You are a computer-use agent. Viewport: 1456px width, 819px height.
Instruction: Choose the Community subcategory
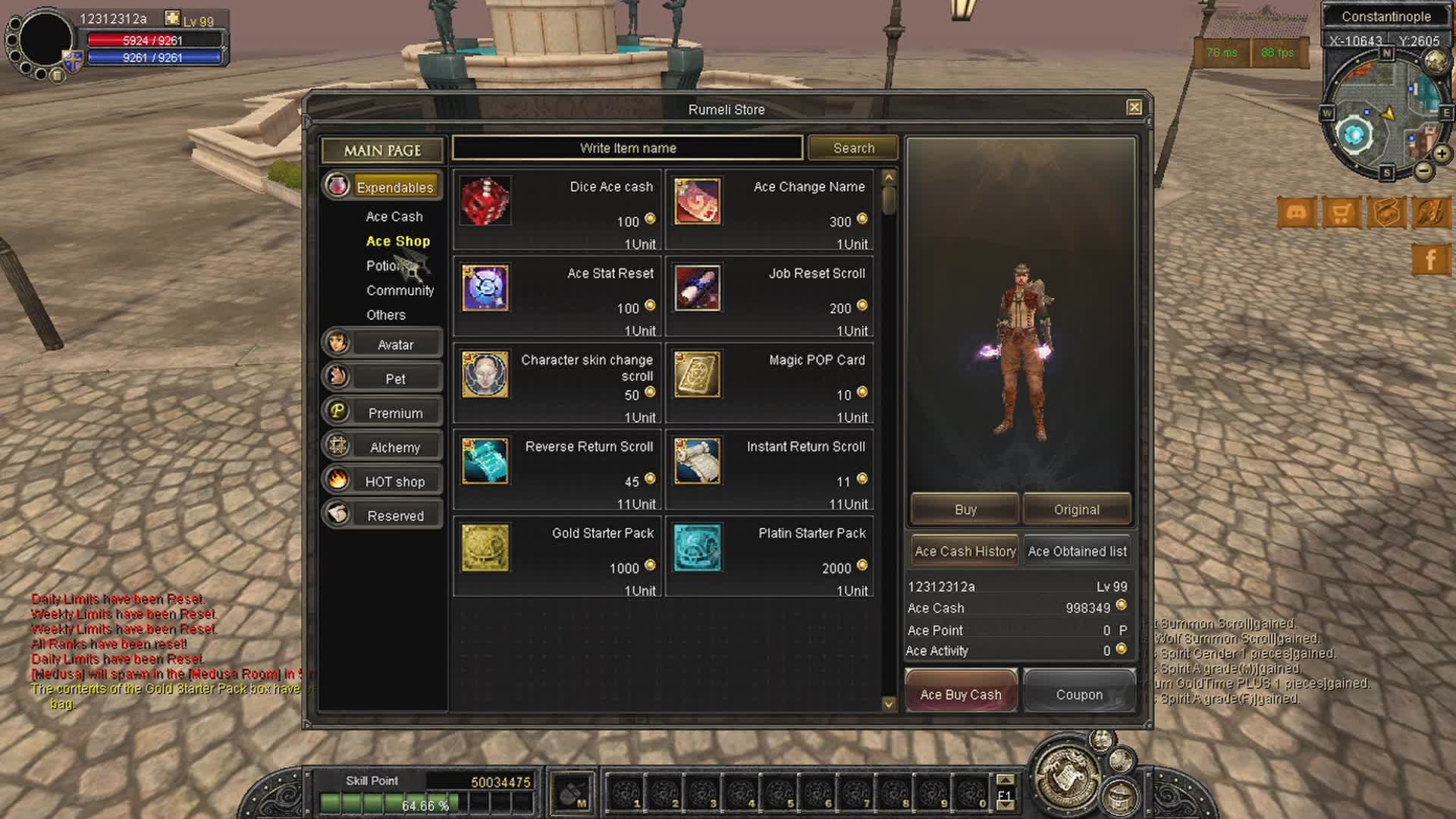click(x=400, y=290)
